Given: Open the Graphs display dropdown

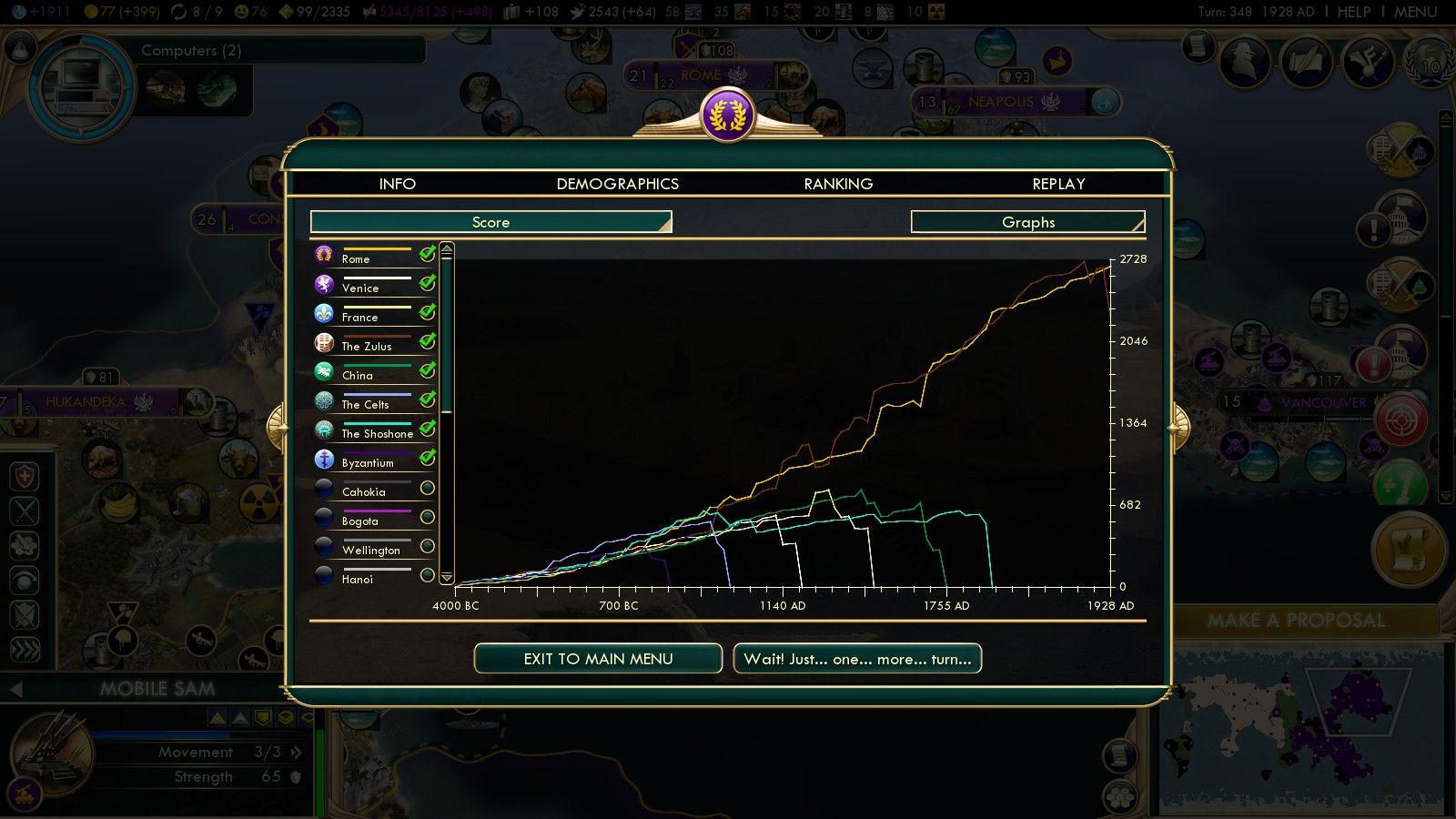Looking at the screenshot, I should tap(1028, 221).
